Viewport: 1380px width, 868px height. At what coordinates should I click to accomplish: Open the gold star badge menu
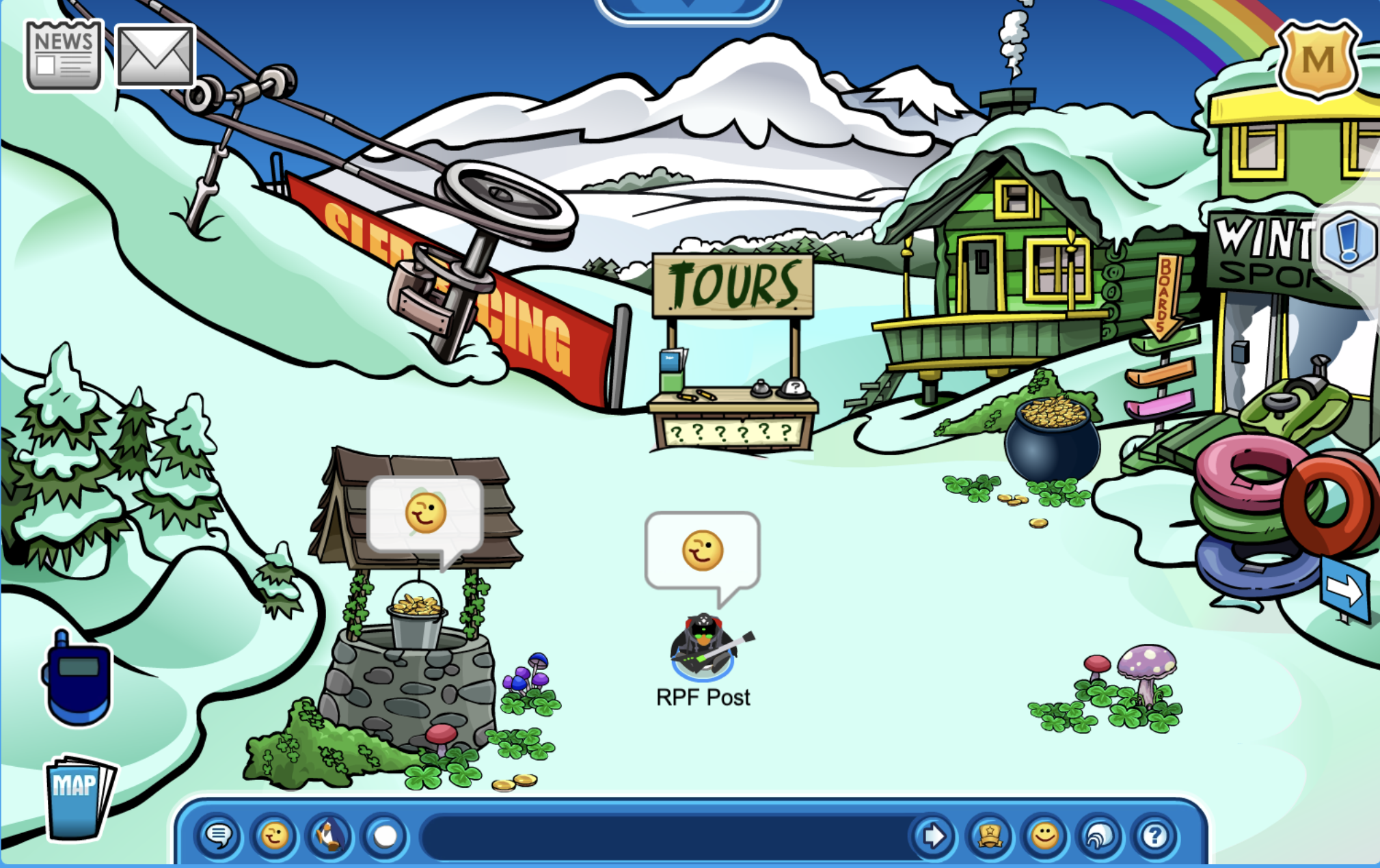[x=989, y=836]
